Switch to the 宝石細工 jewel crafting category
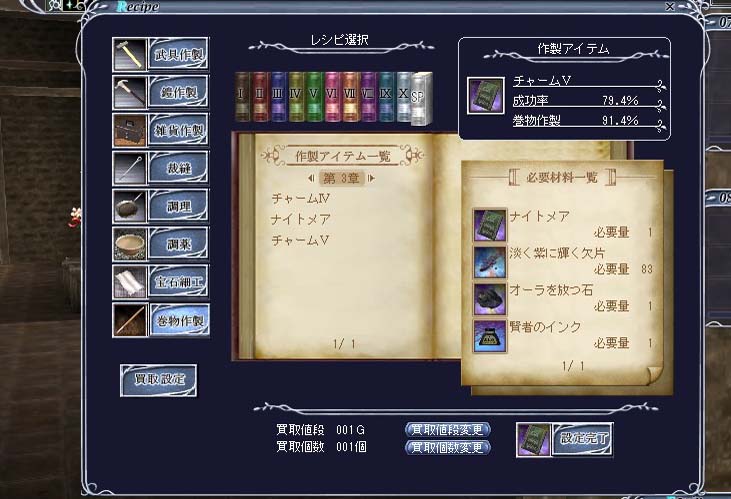The height and width of the screenshot is (499, 731). [x=177, y=282]
